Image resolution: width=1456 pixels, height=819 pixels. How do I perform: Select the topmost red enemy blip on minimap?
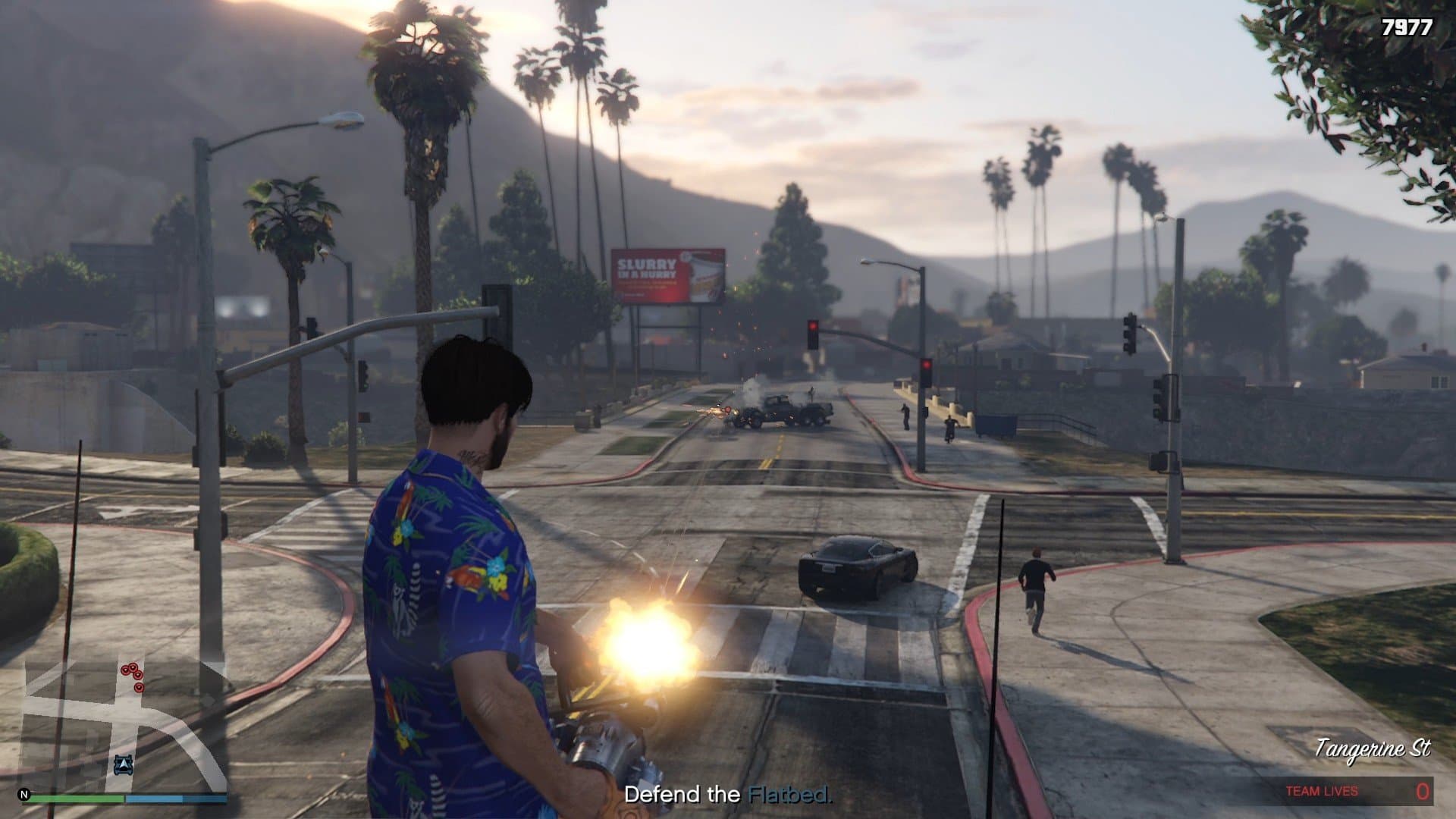point(133,667)
